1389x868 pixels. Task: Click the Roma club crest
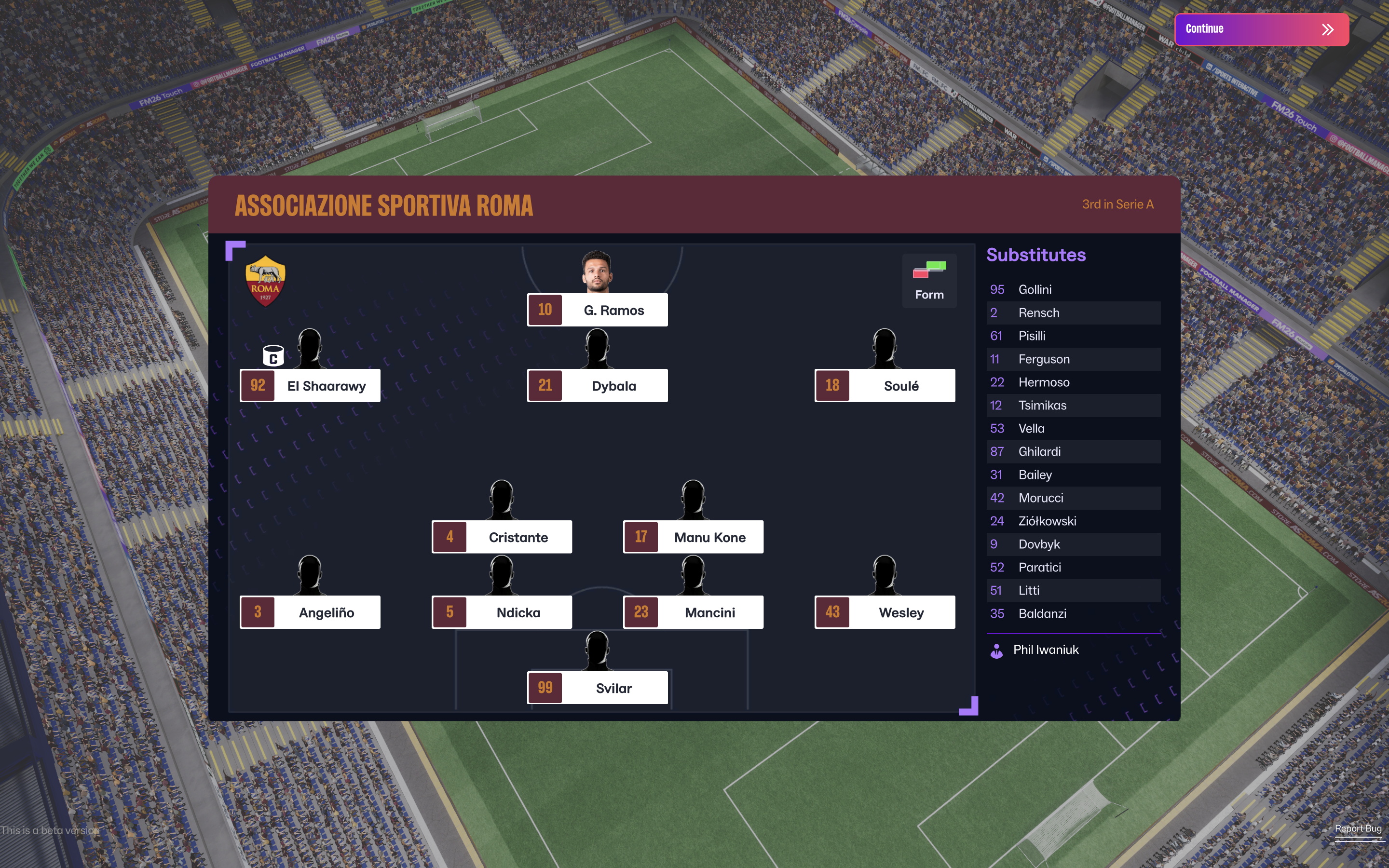click(265, 280)
